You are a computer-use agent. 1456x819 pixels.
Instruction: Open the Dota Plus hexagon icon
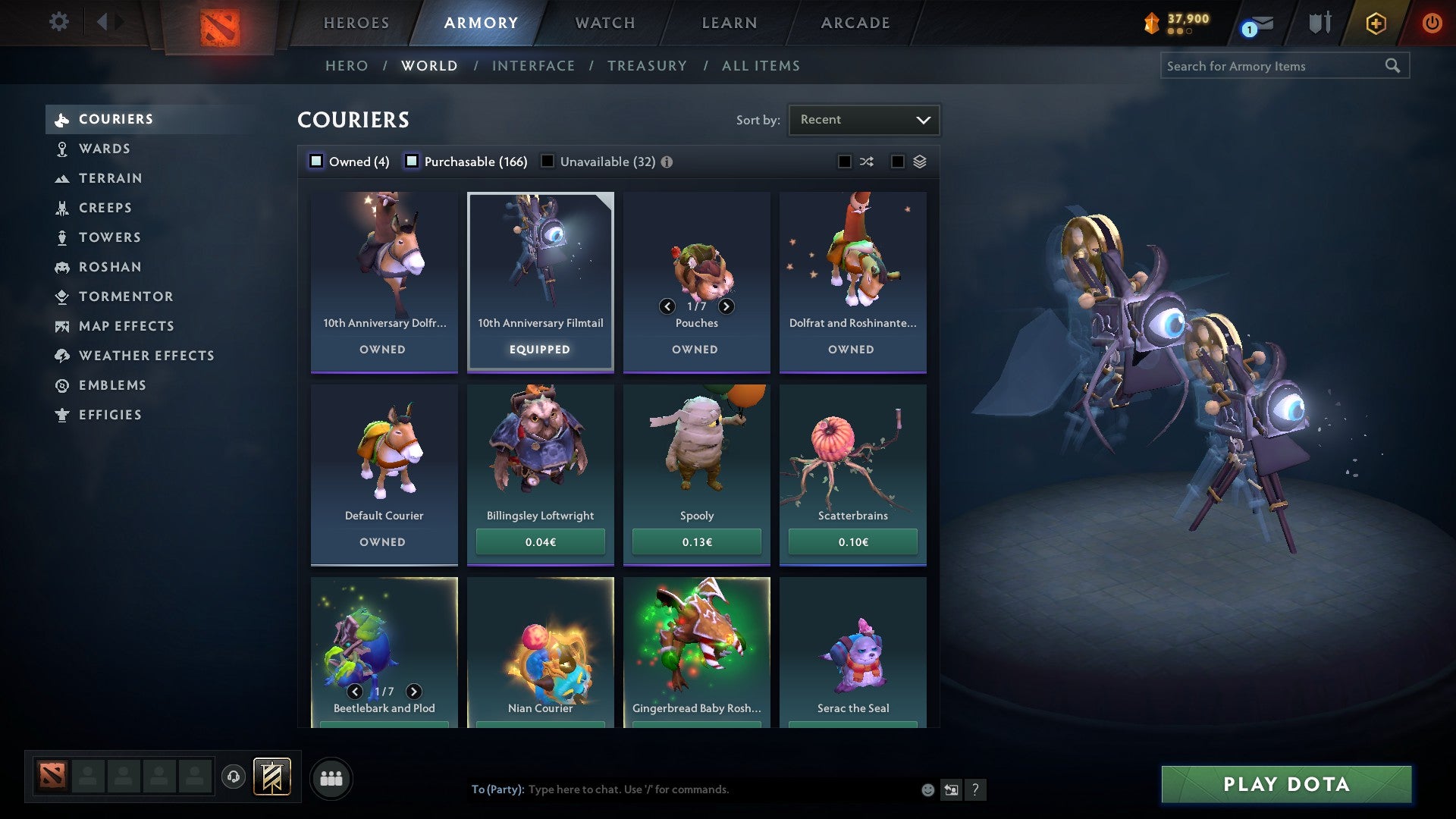tap(1375, 23)
